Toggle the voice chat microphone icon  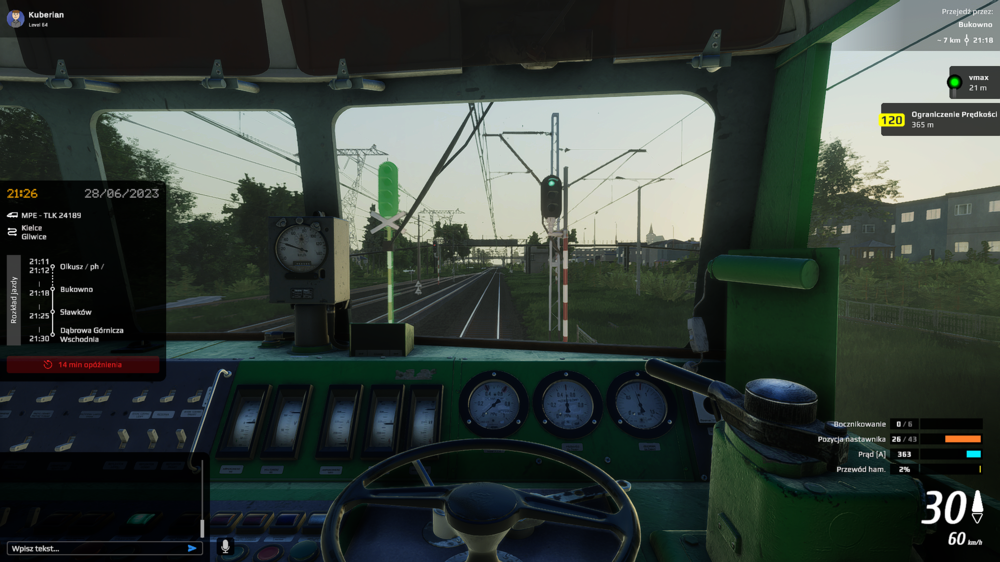(225, 547)
